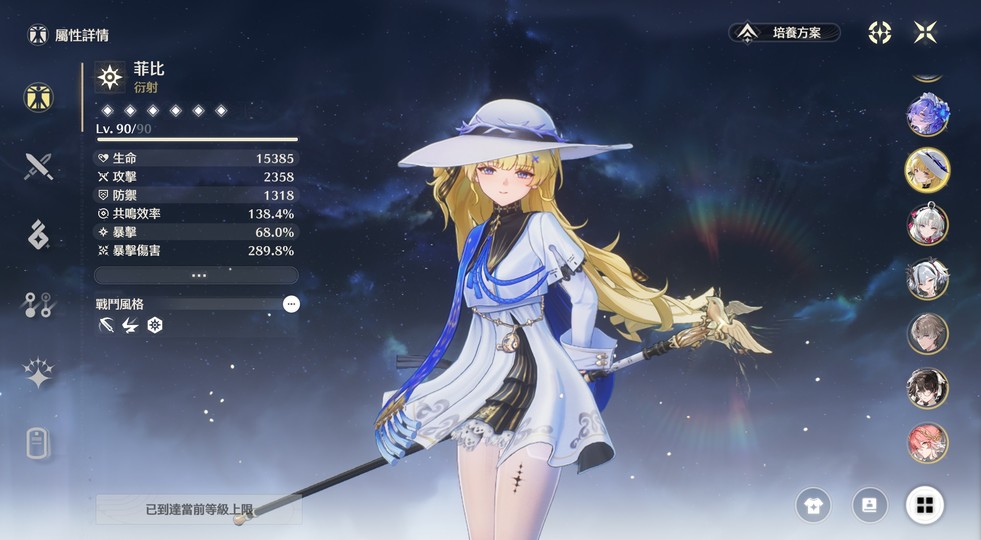Switch to the brown-haired male character
Image resolution: width=981 pixels, height=540 pixels.
927,334
